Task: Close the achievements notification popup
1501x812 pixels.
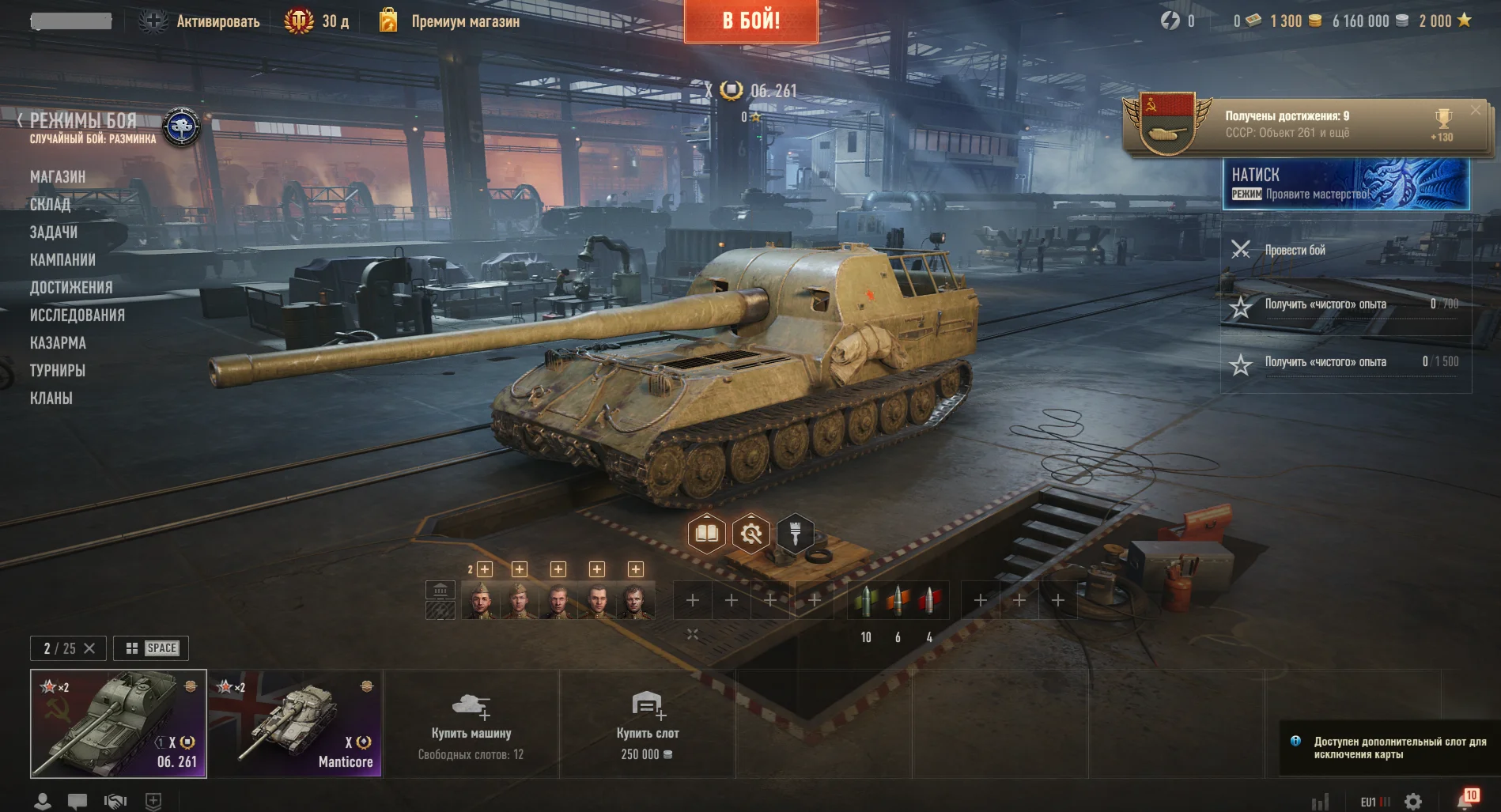Action: click(x=1475, y=111)
